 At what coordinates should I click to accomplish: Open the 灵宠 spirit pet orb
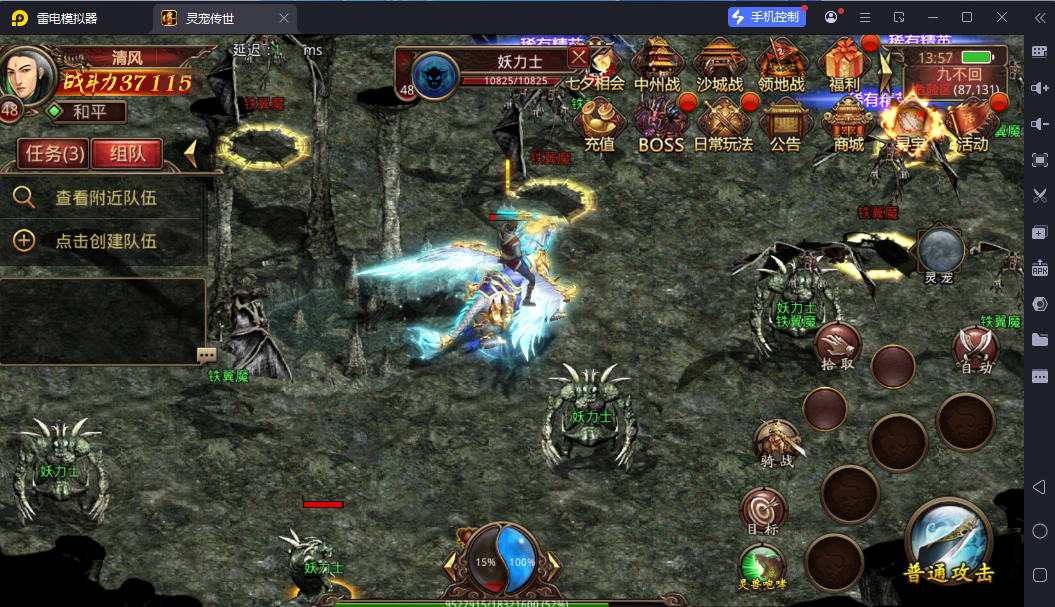coord(941,254)
